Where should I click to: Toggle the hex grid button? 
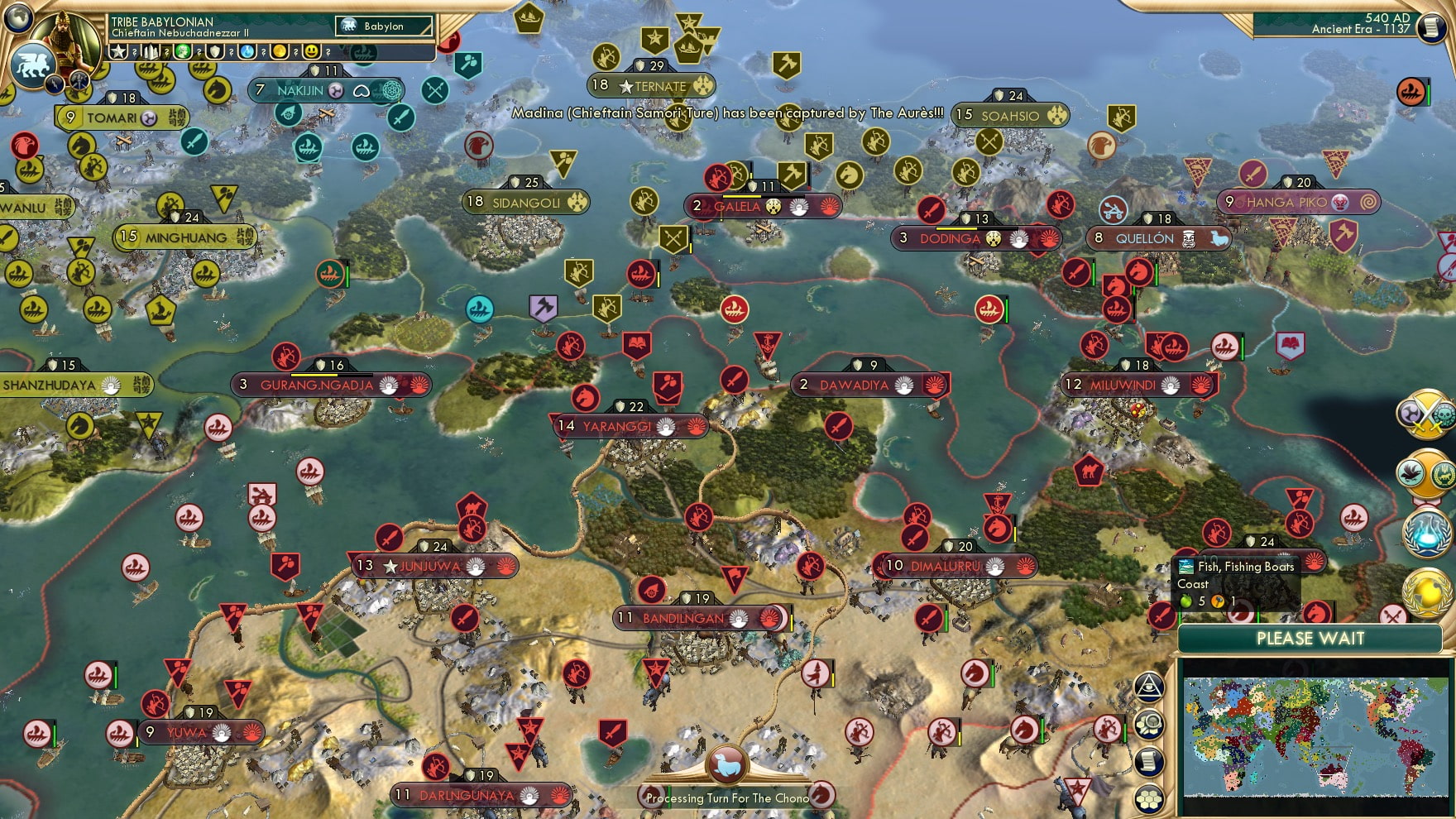1149,799
